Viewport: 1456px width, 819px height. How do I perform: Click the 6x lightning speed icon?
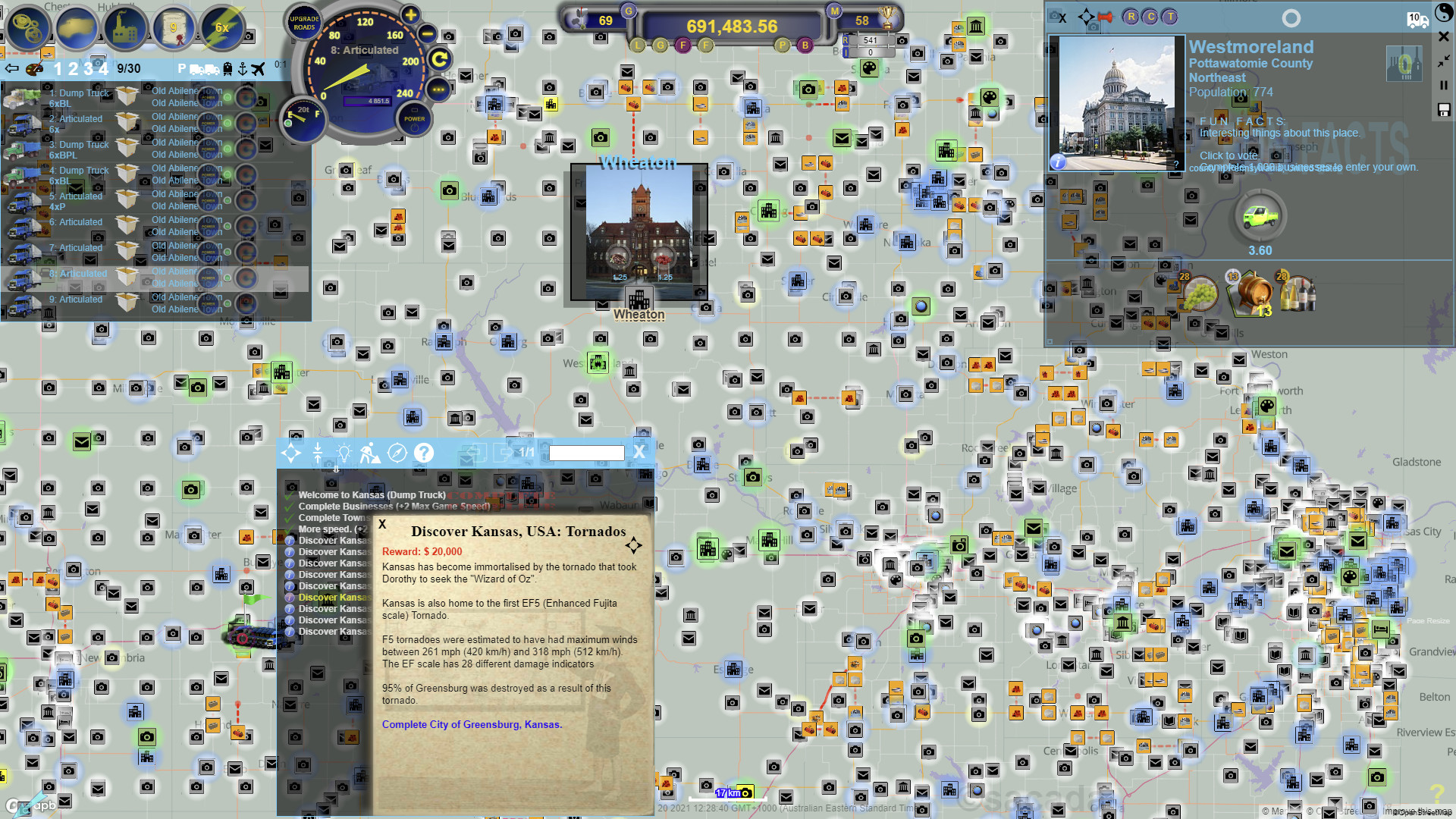pos(221,28)
